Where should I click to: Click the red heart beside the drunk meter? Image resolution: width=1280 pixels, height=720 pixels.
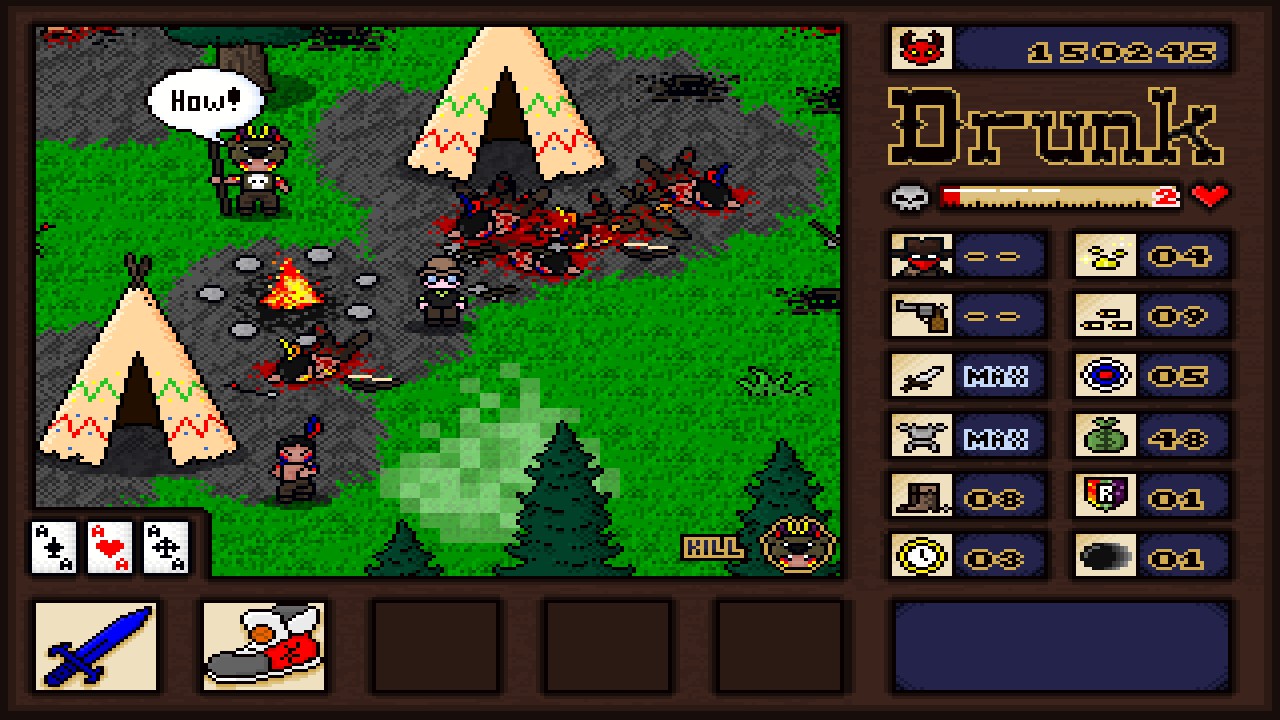pos(1207,197)
